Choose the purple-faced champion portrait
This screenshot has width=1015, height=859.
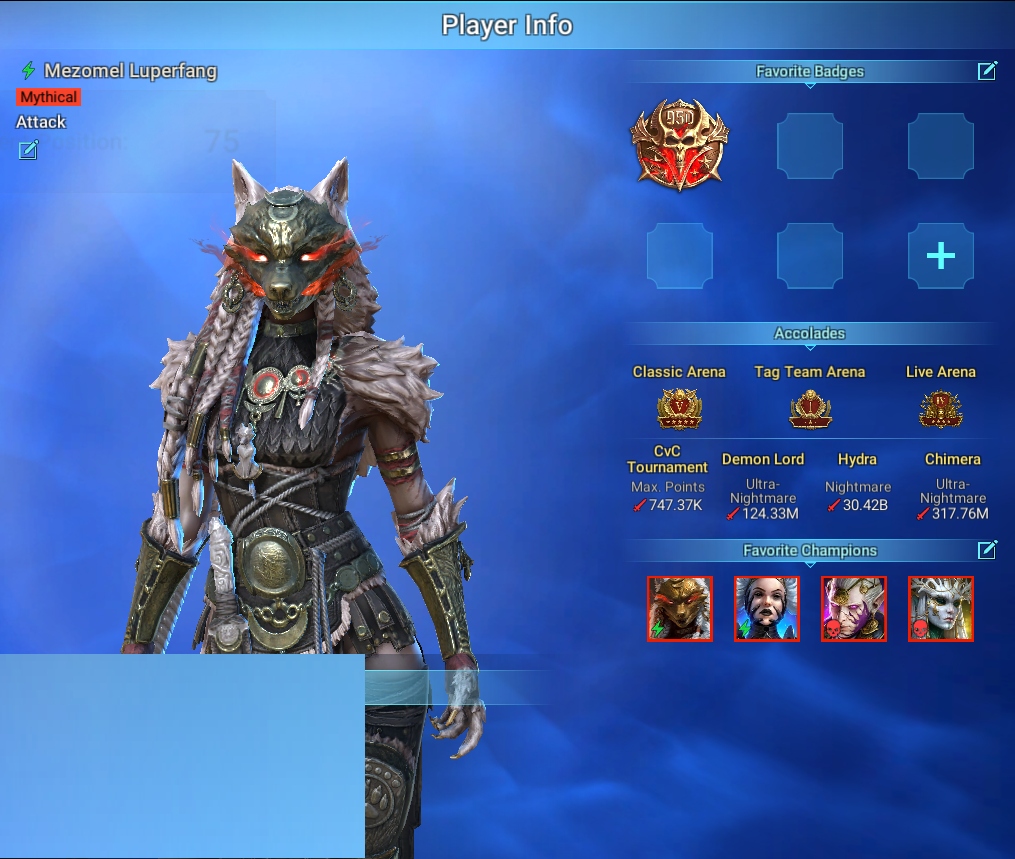pos(854,608)
